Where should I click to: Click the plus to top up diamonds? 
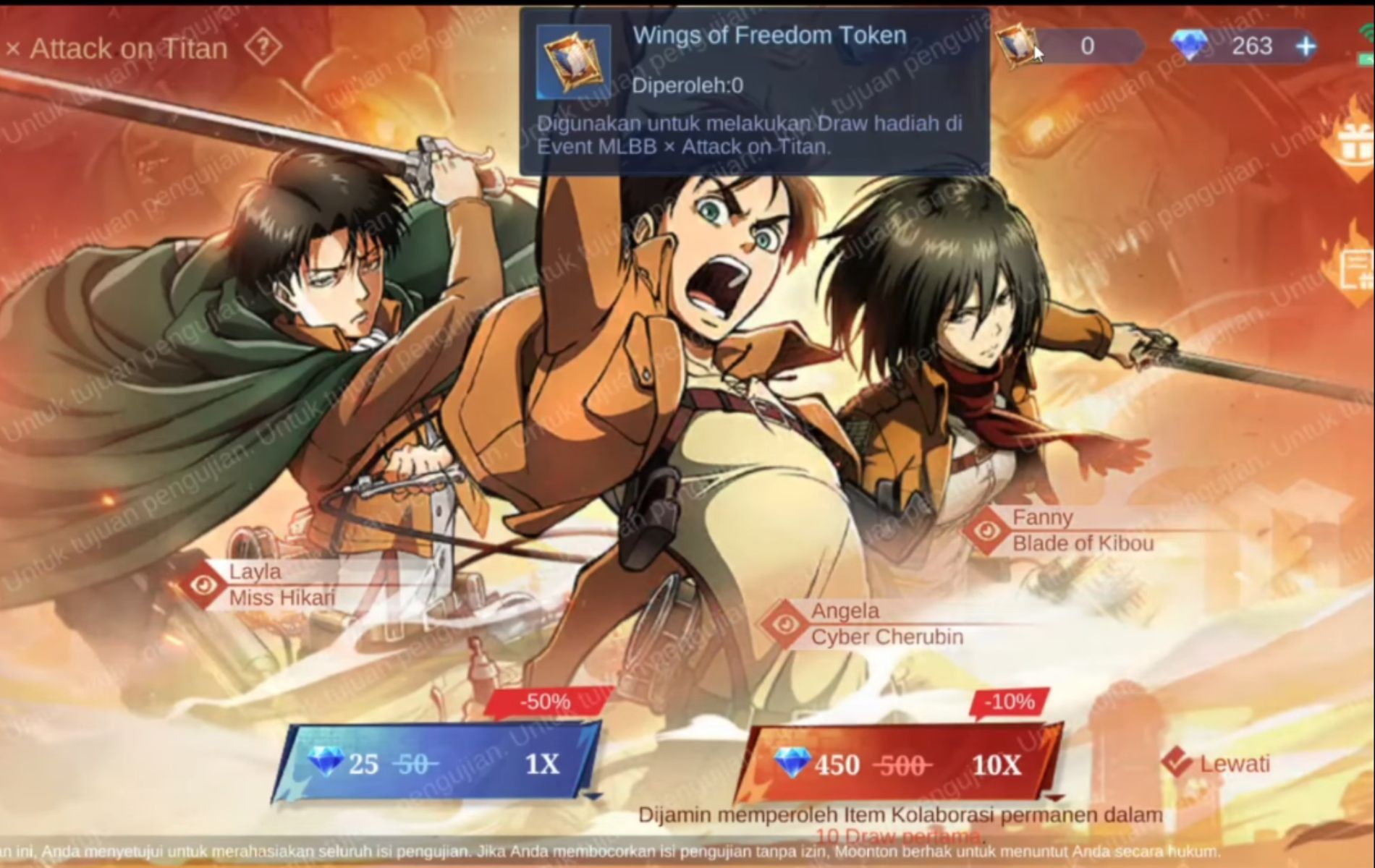tap(1306, 46)
